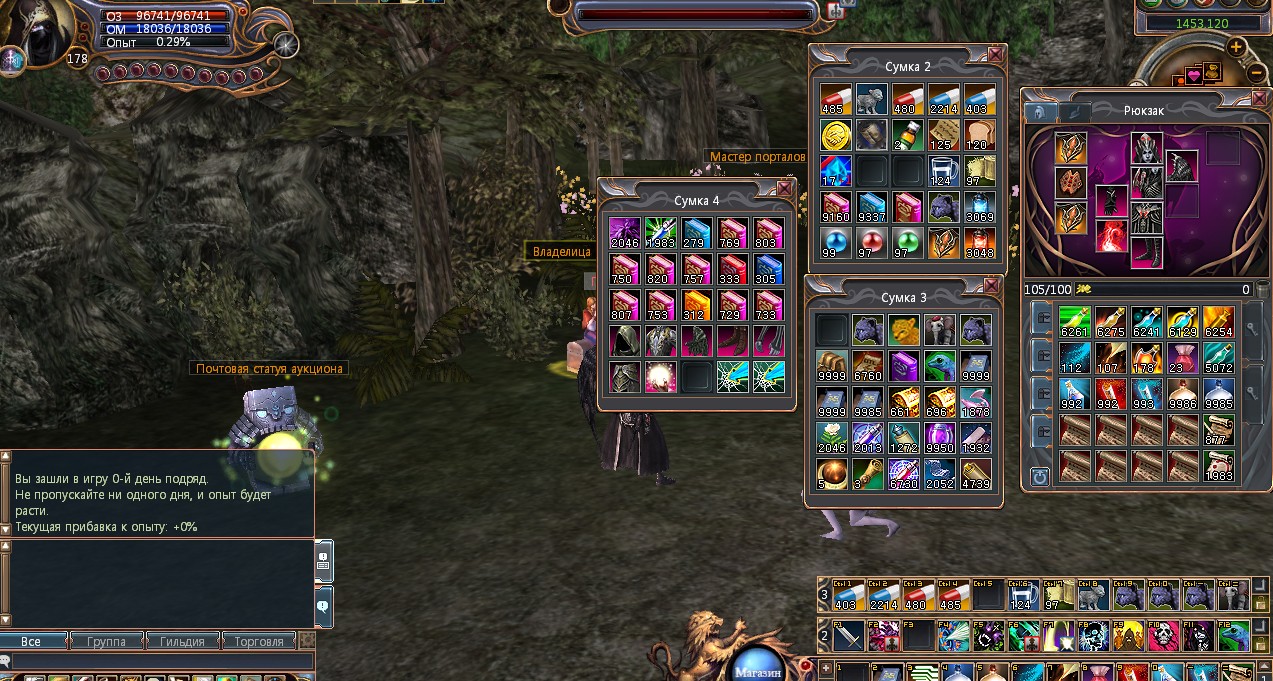
Task: Select the gold coin item in Сумка 2
Action: click(835, 135)
